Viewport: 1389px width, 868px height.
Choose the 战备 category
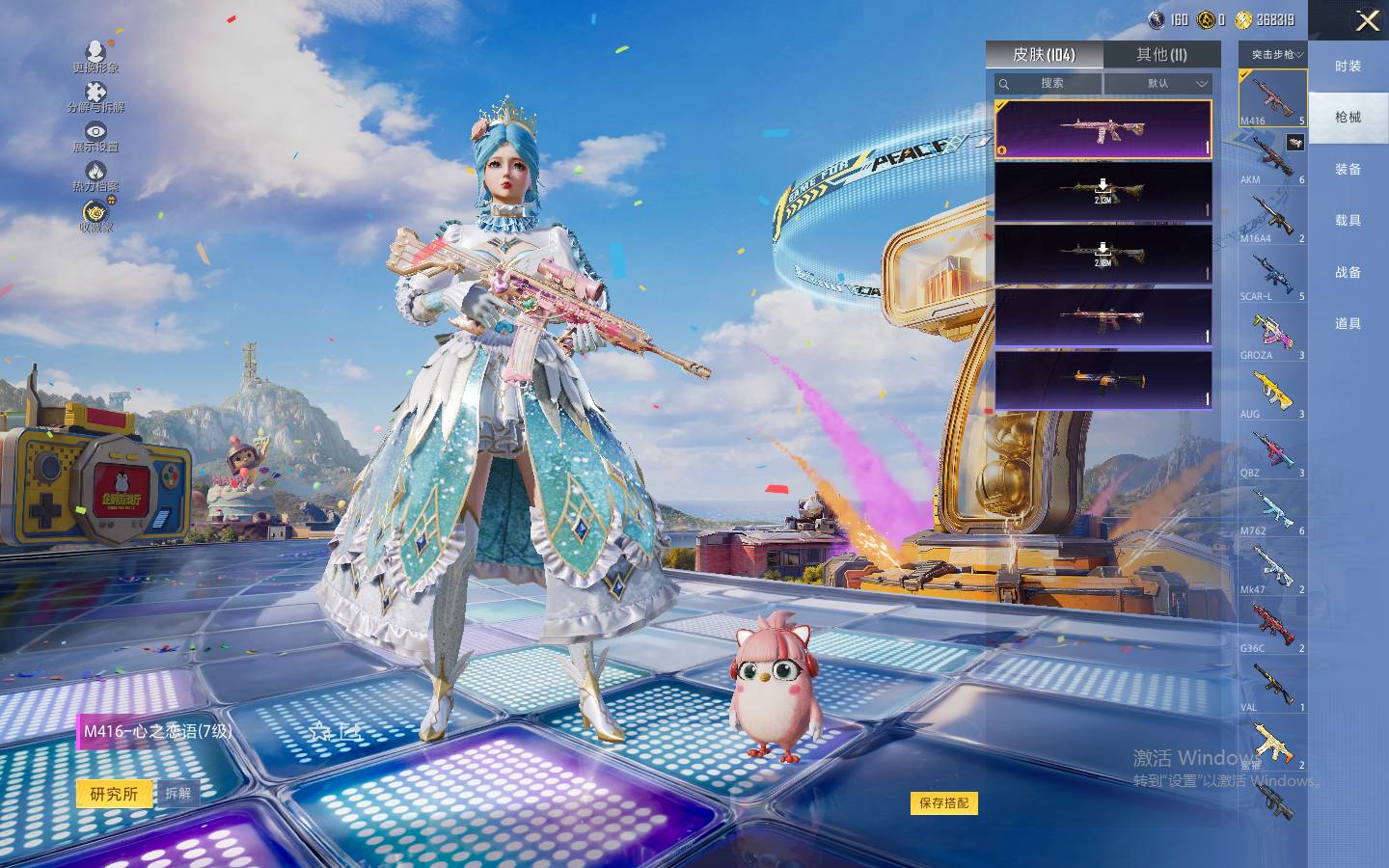tap(1348, 272)
